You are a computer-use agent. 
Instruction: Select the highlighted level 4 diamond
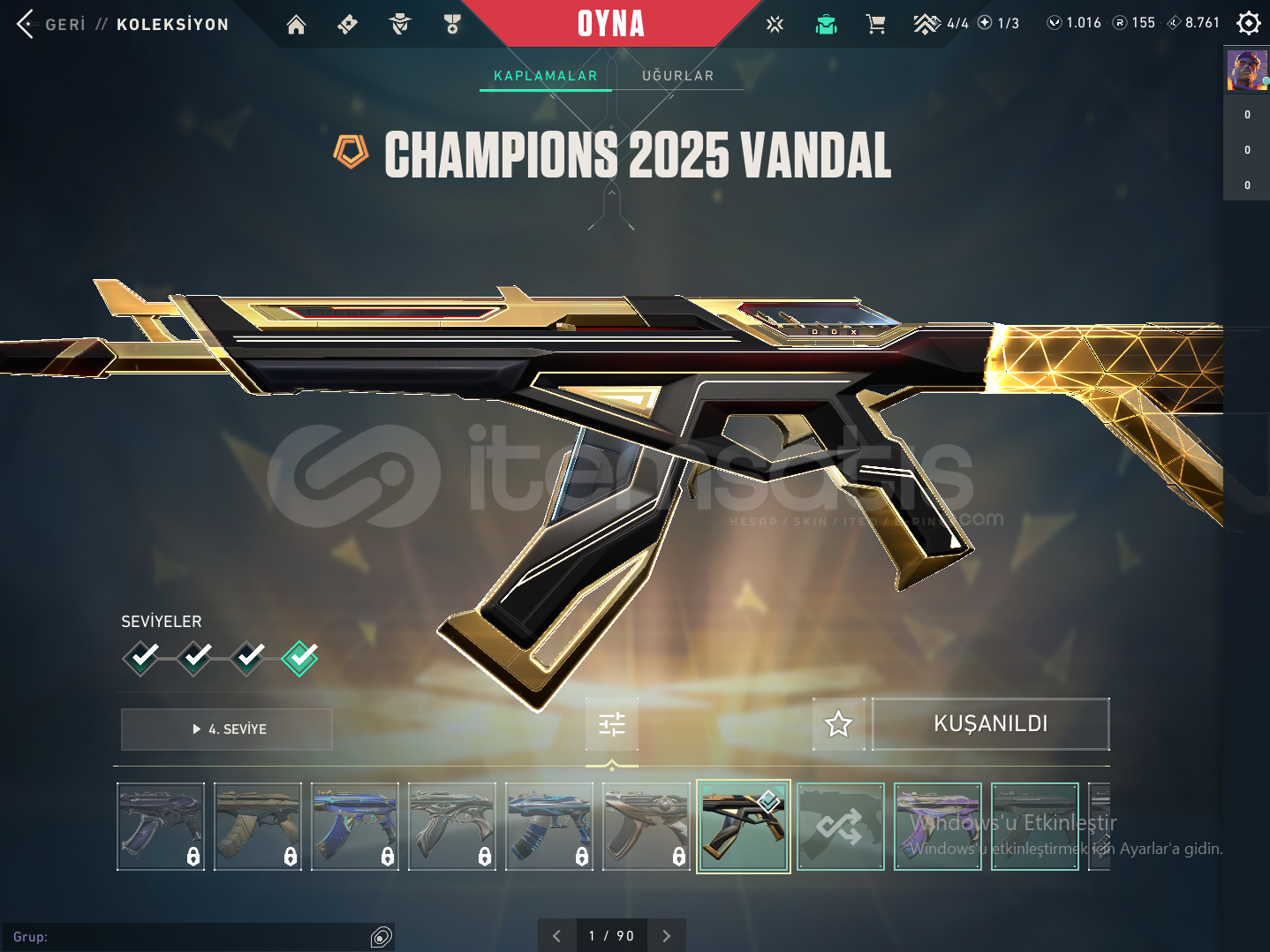[x=299, y=657]
